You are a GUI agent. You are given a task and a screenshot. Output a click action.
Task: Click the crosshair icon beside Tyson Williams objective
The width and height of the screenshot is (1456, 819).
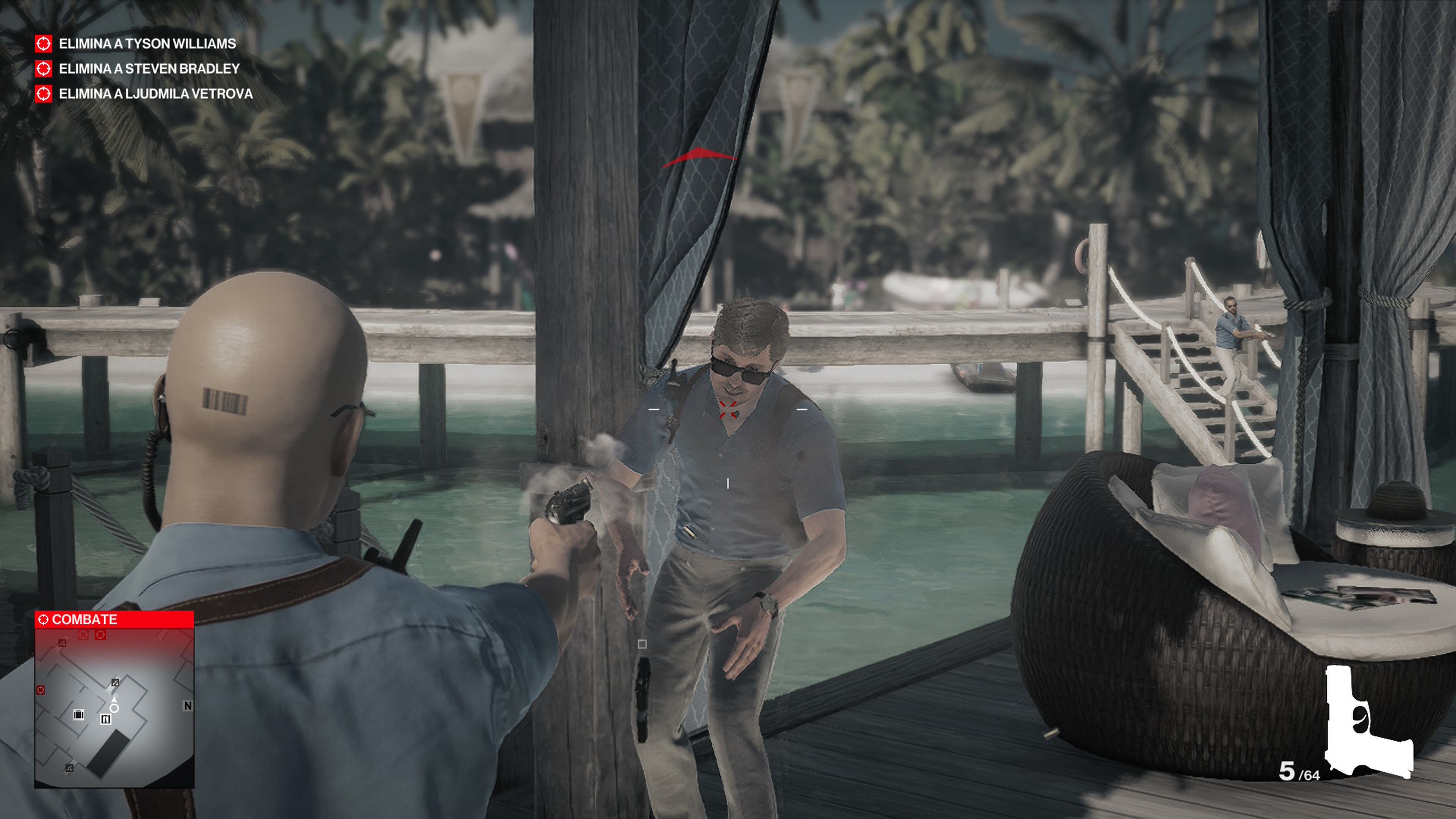[44, 44]
